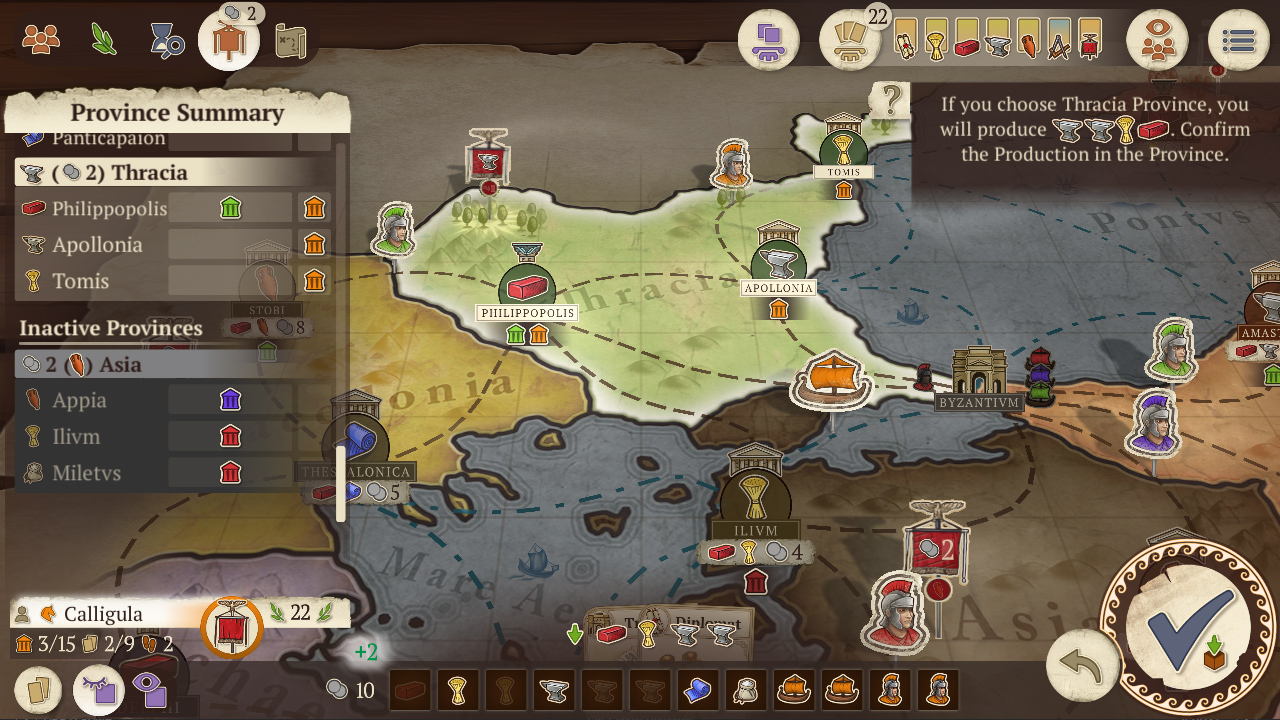Click the spectator eye icon near top right
The image size is (1280, 720).
point(1157,40)
